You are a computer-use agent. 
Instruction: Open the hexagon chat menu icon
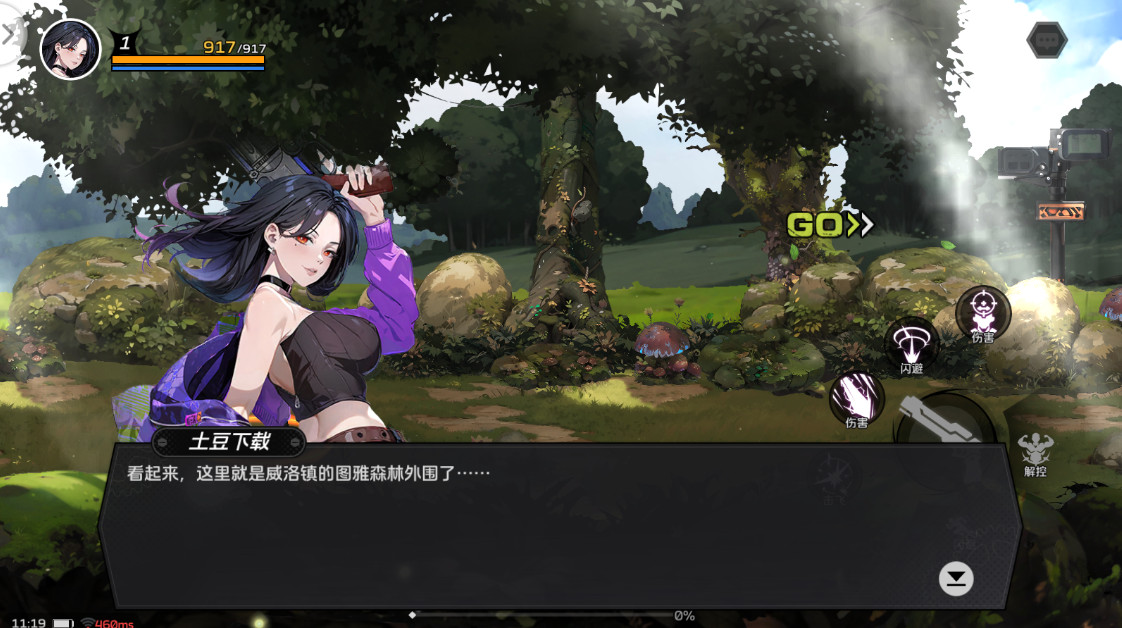(1047, 40)
